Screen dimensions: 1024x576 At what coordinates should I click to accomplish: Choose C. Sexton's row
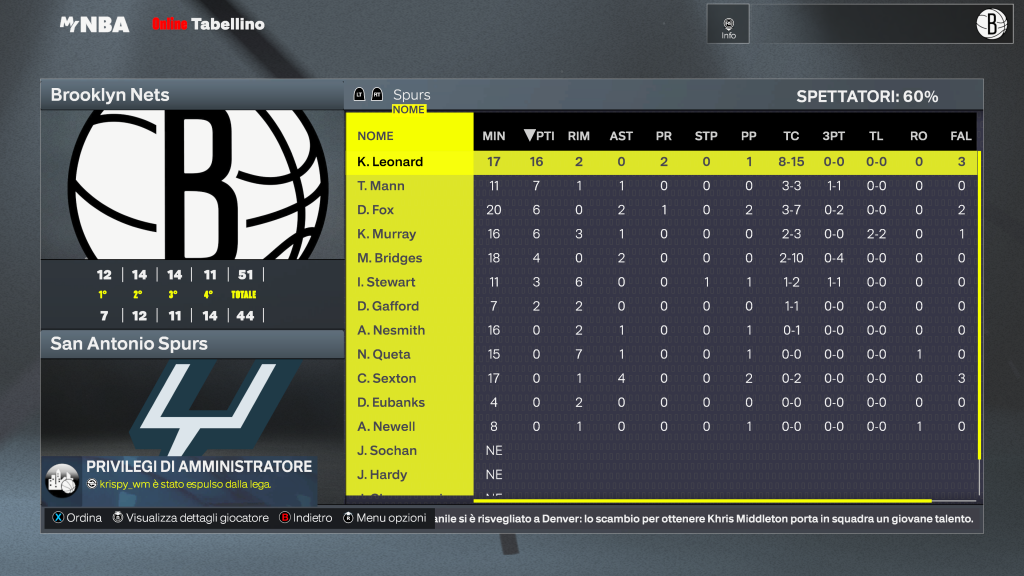click(386, 378)
